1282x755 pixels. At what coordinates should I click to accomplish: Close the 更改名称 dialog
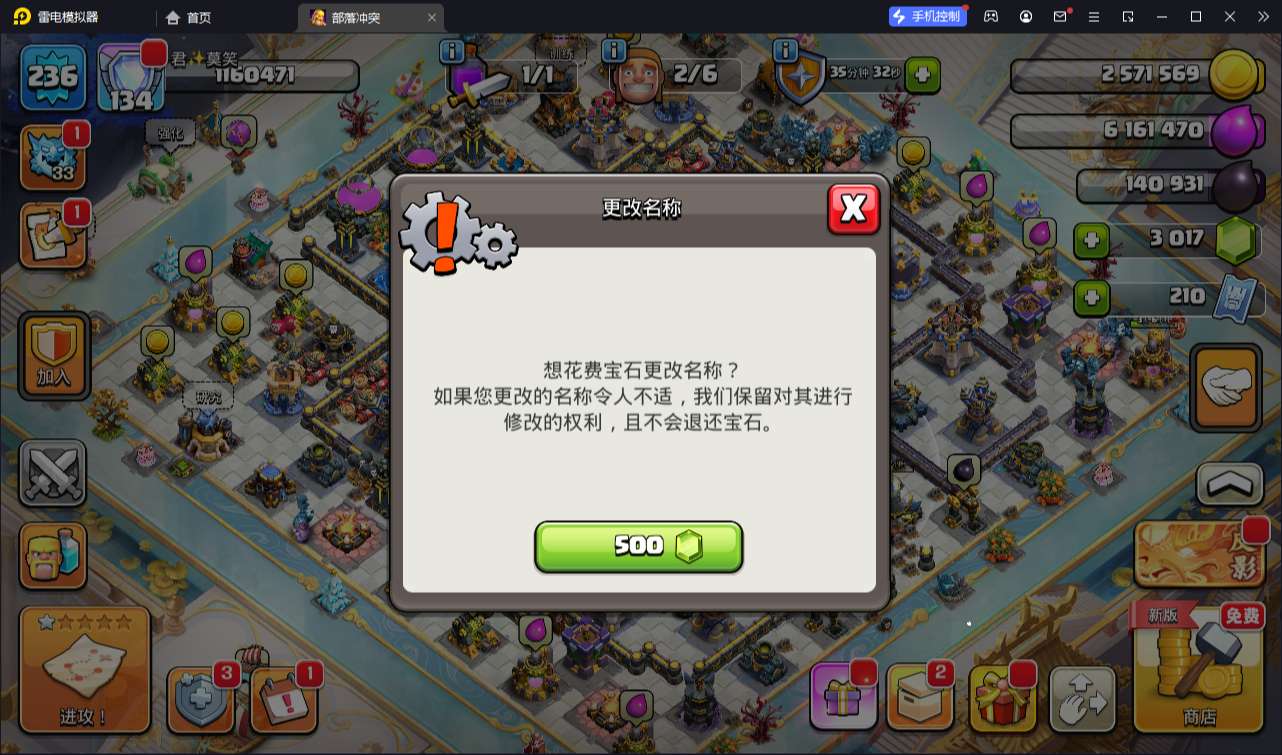854,210
